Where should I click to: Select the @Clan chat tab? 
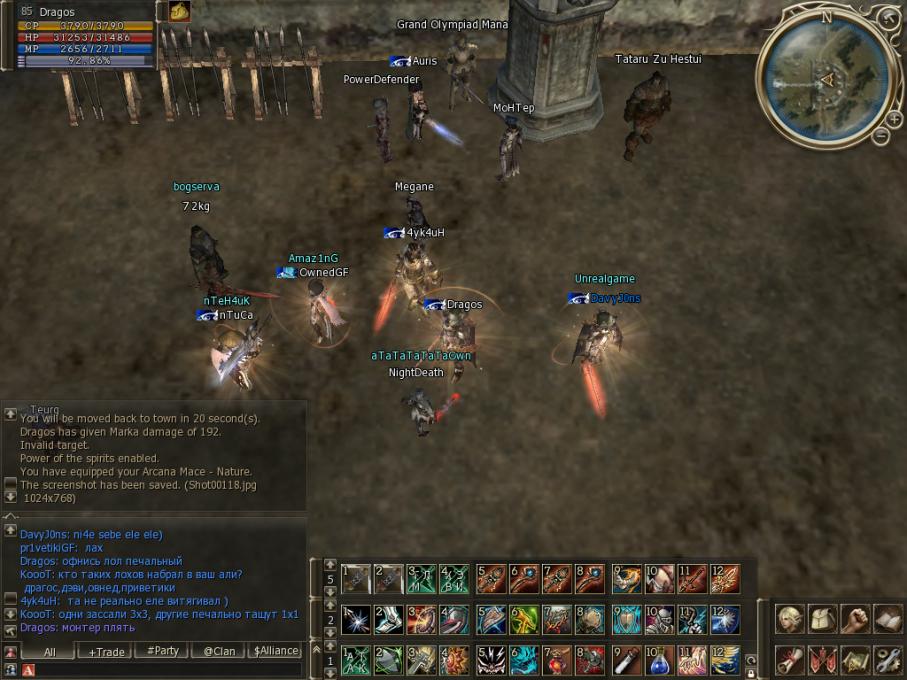pyautogui.click(x=219, y=651)
